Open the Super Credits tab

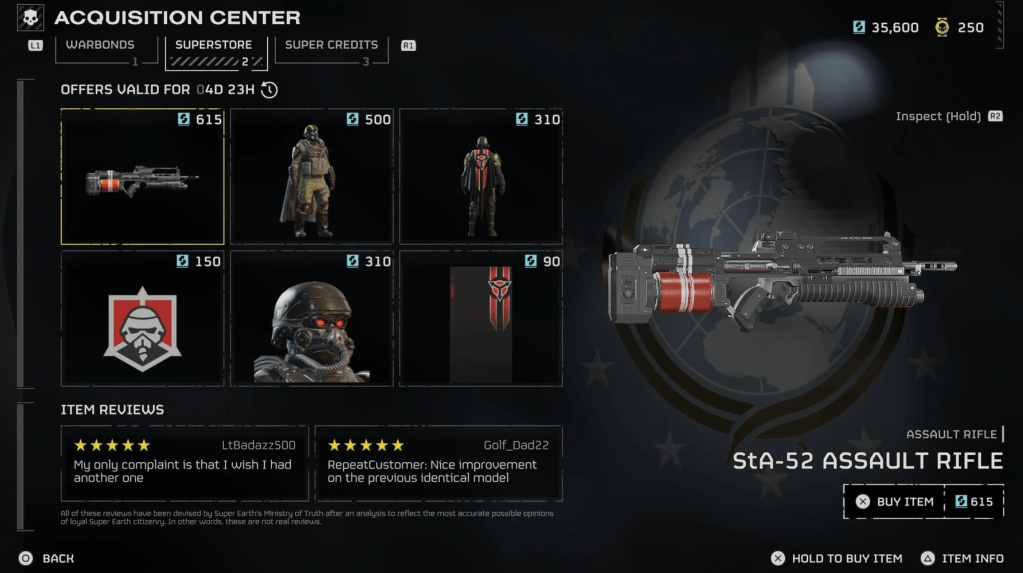(x=331, y=46)
